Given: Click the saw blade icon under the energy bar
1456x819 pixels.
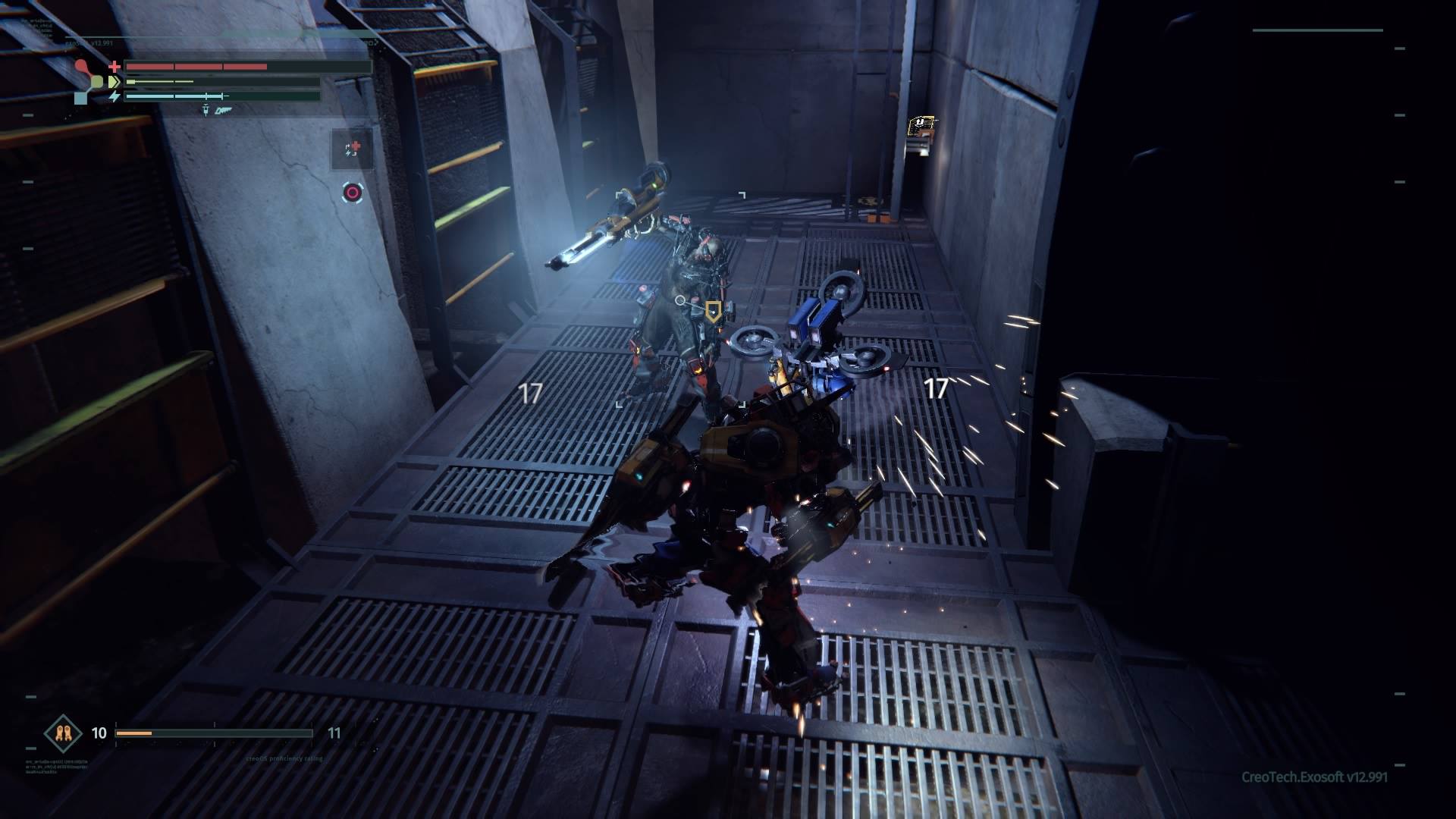Looking at the screenshot, I should point(222,111).
